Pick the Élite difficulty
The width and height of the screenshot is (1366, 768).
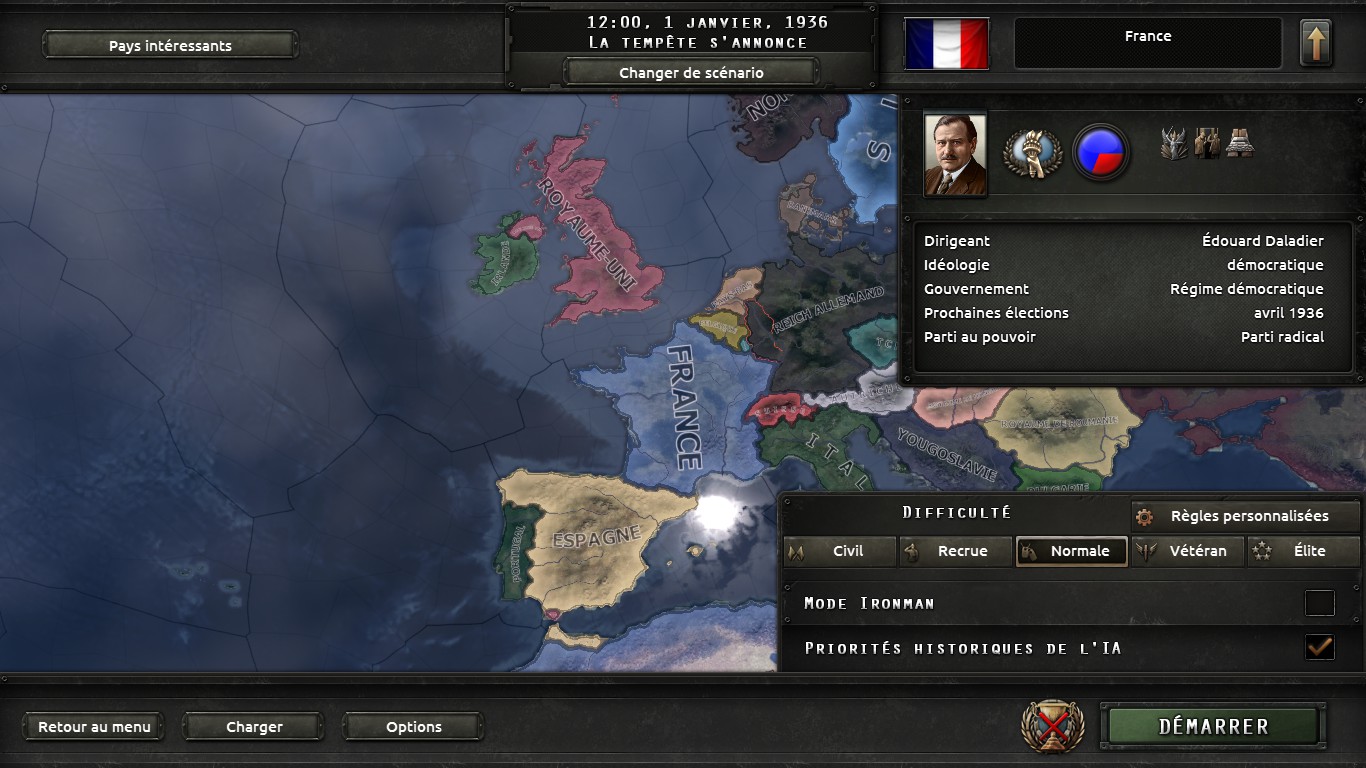point(1304,551)
